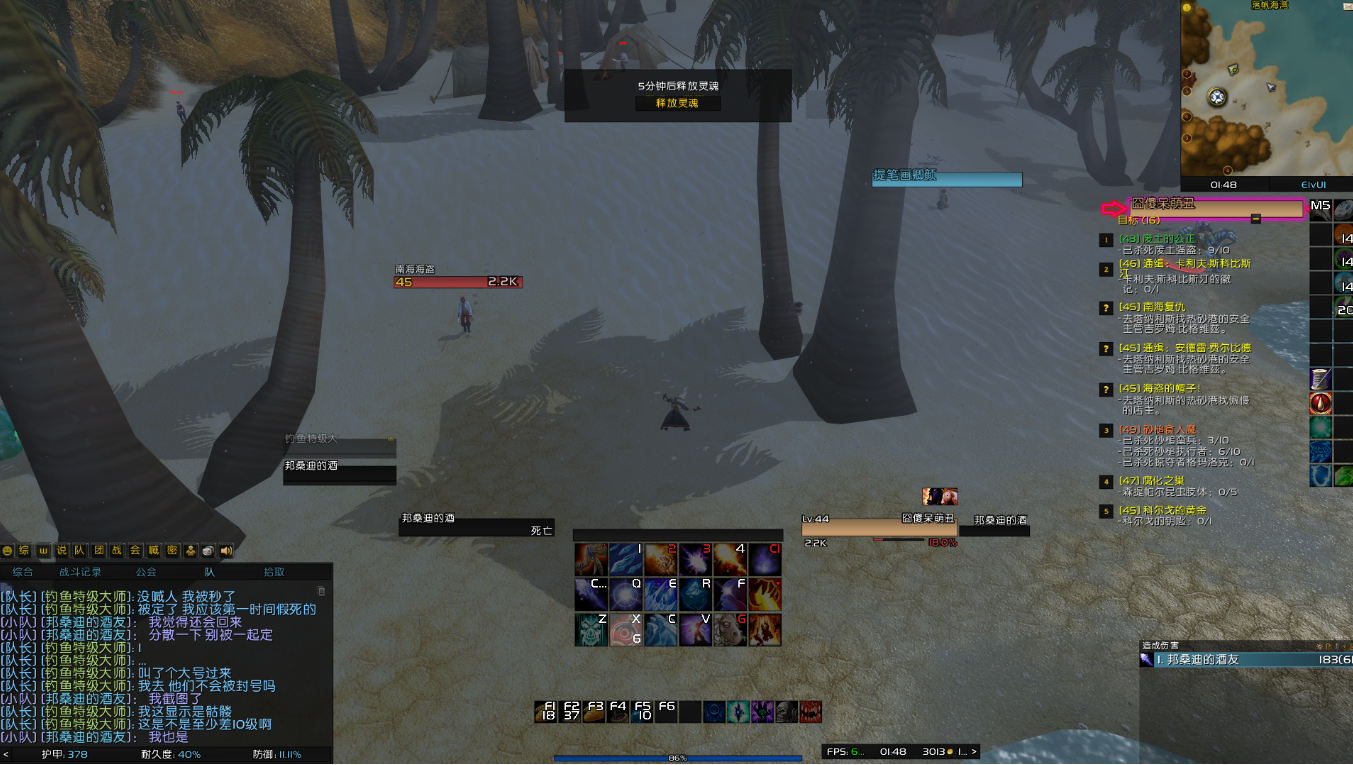The width and height of the screenshot is (1353, 765).
Task: Click the 释放灵魂 release spirit button
Action: (677, 103)
